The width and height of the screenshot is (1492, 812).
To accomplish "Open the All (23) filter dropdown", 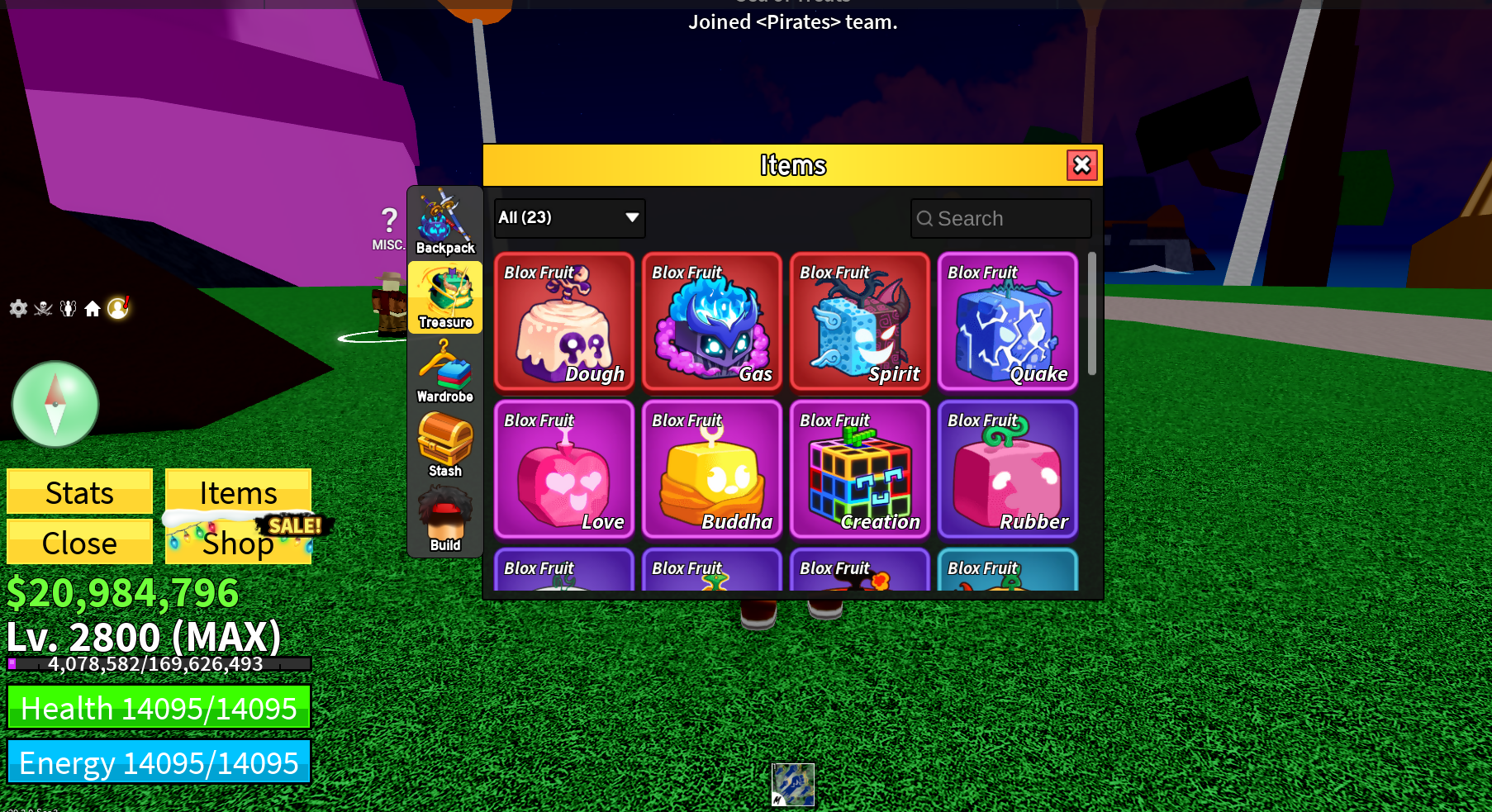I will 568,218.
